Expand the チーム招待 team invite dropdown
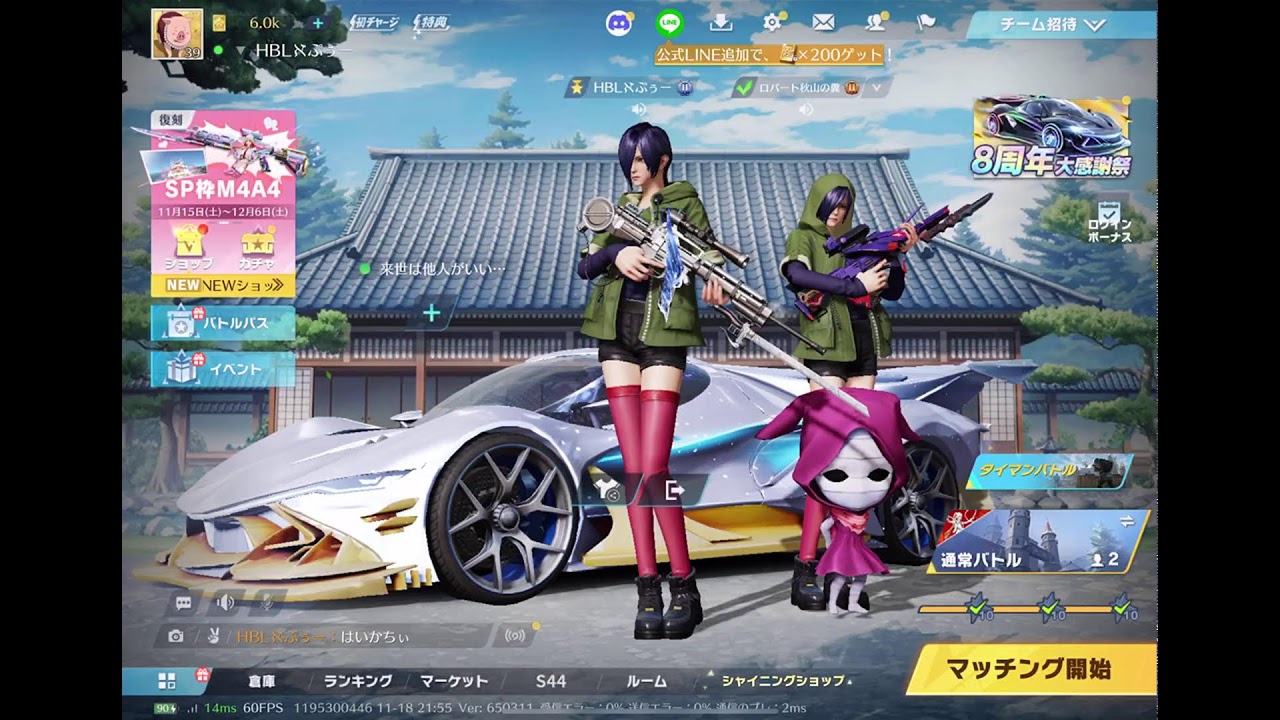Image resolution: width=1280 pixels, height=720 pixels. (x=1062, y=25)
